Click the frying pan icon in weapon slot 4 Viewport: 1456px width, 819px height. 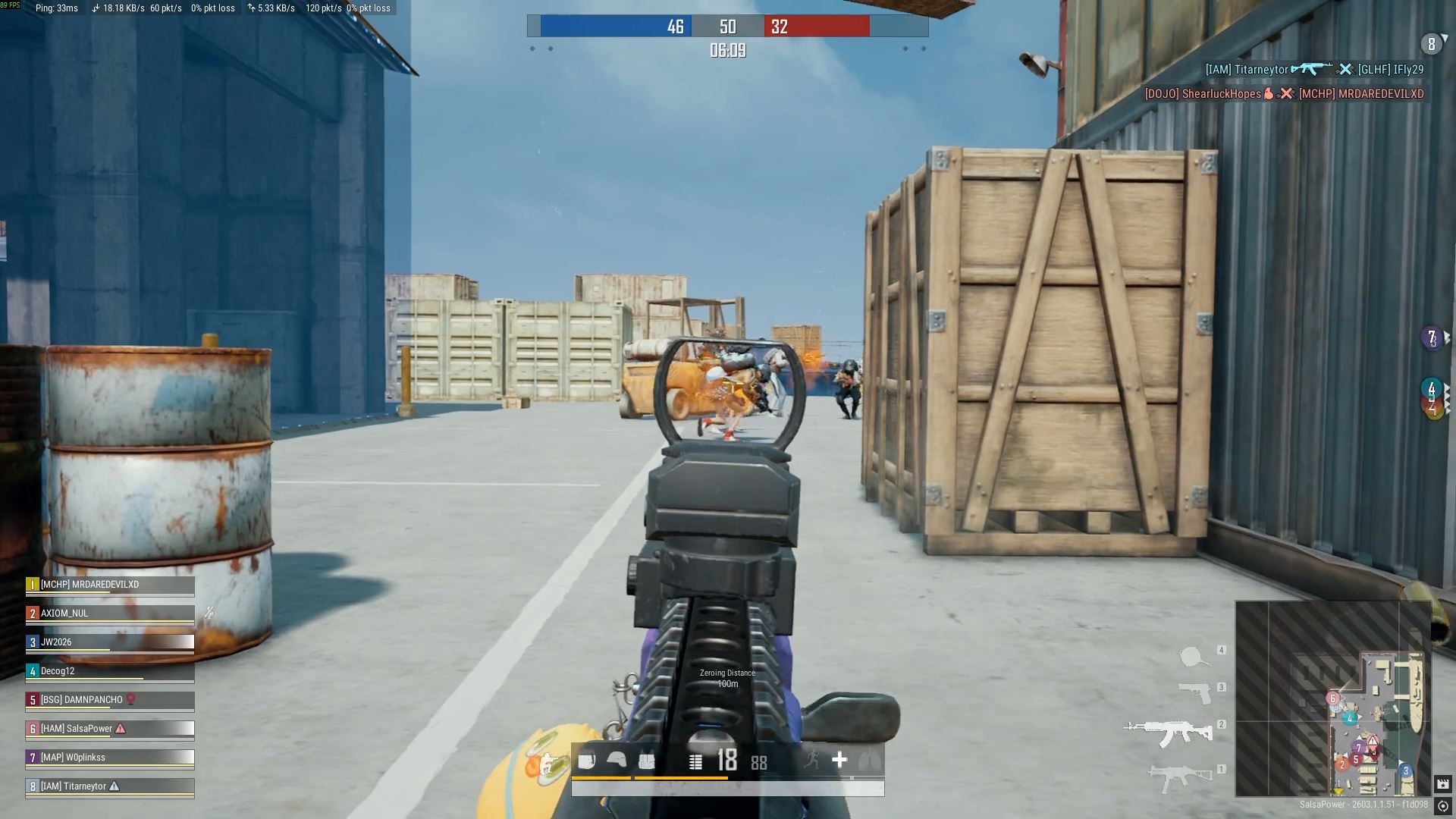(1192, 657)
